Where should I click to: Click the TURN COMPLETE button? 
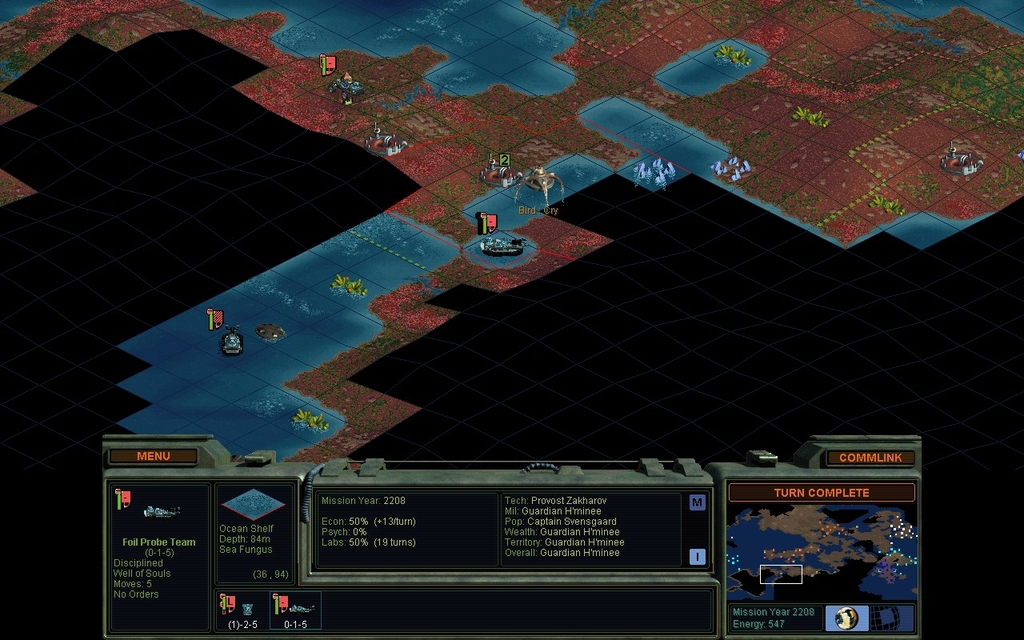tap(821, 492)
